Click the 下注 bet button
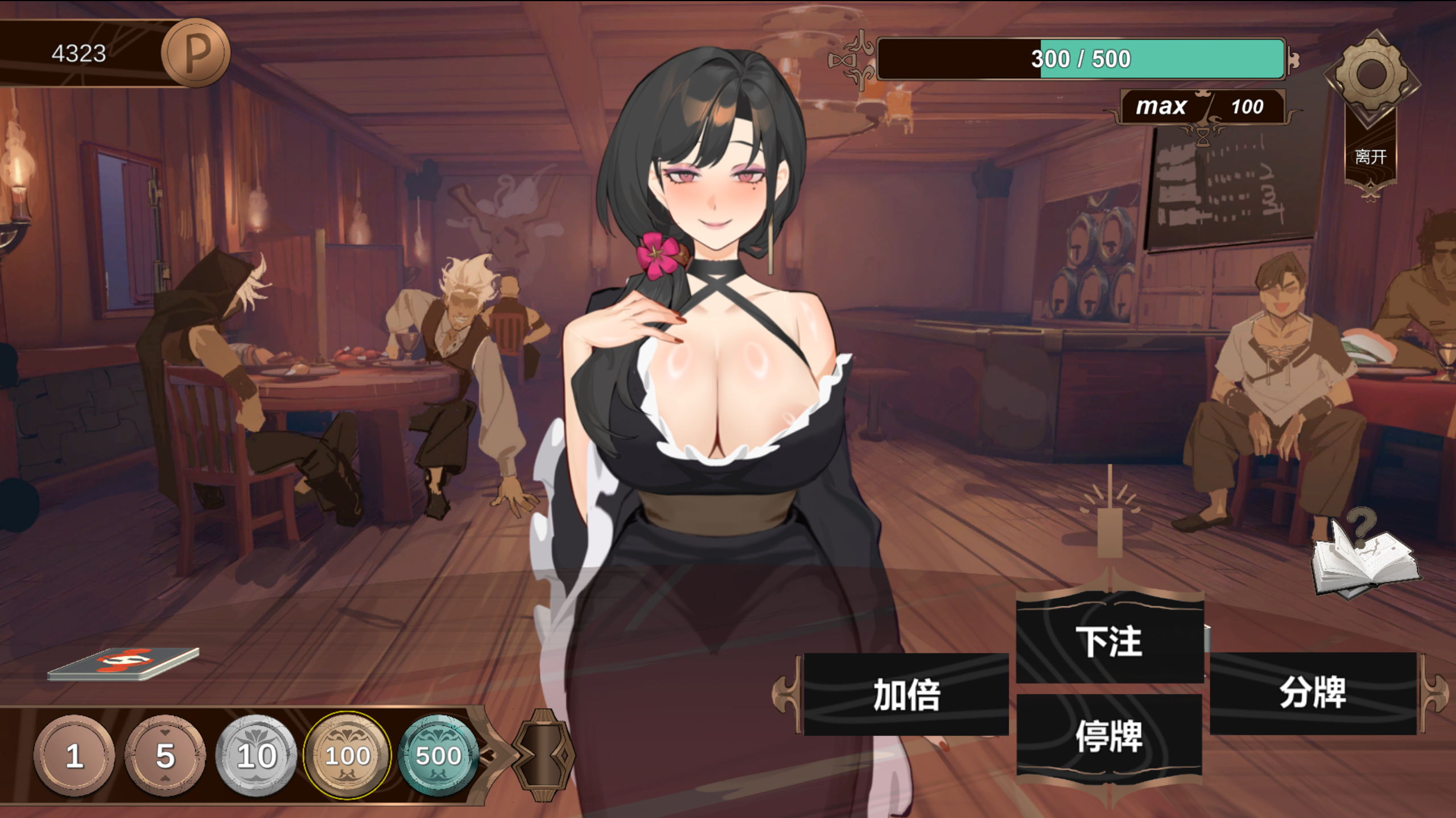1456x818 pixels. pyautogui.click(x=1109, y=641)
